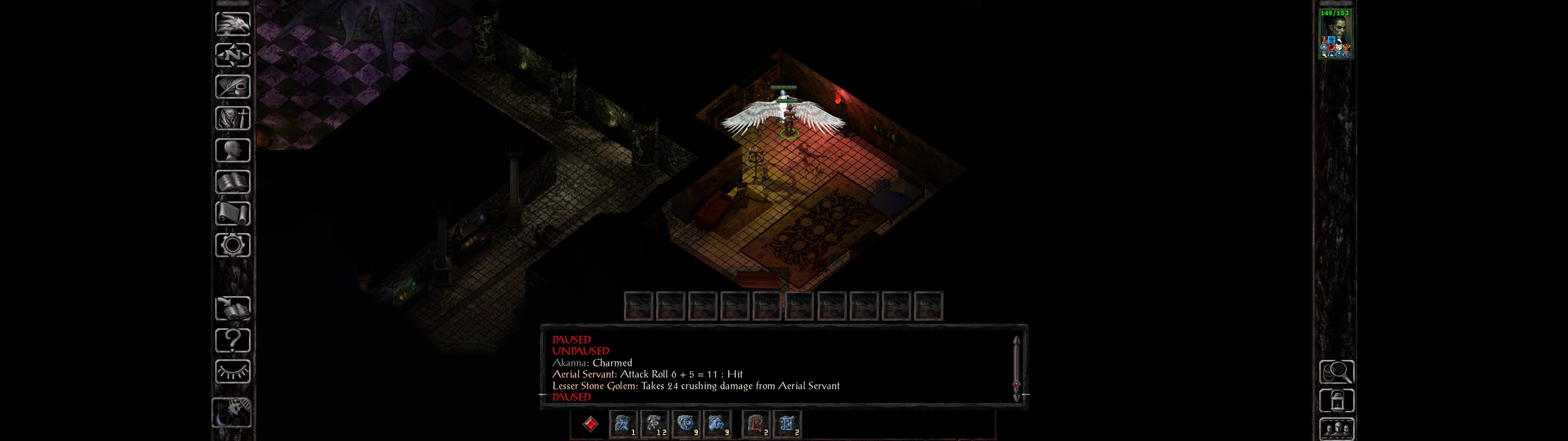
Task: Cast the blue hand spell with count 1
Action: click(x=623, y=424)
